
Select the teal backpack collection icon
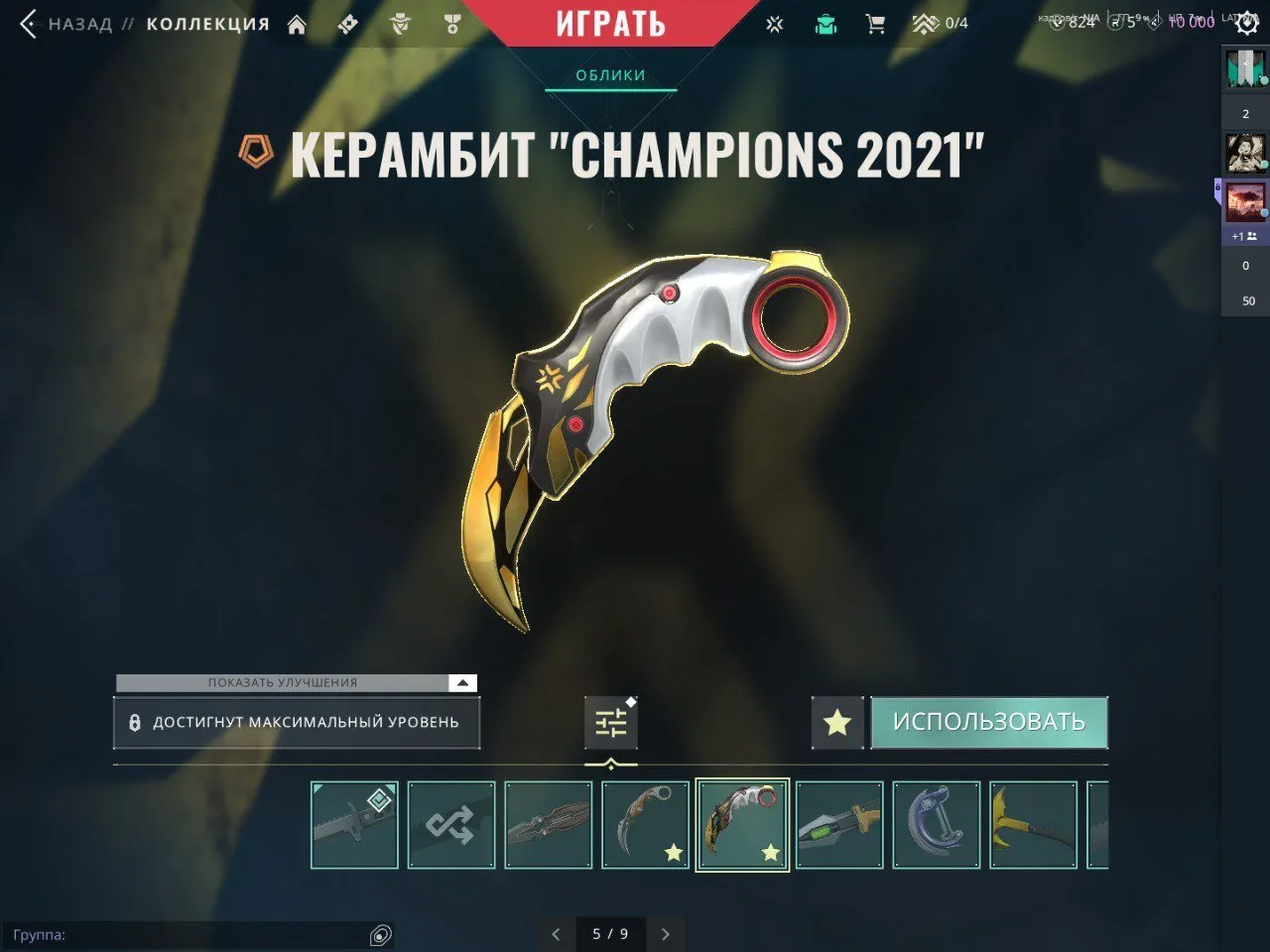point(825,23)
